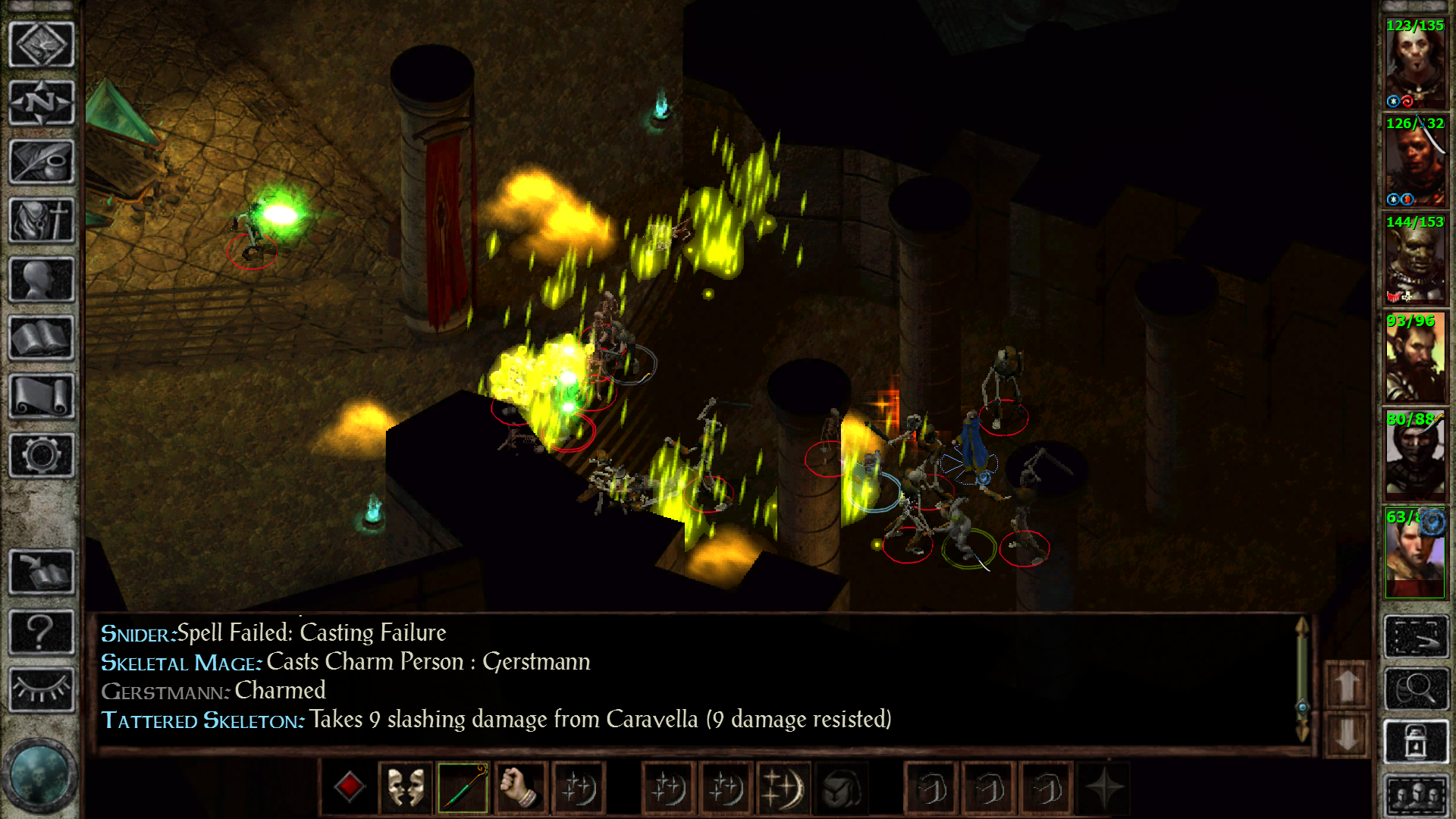Image resolution: width=1456 pixels, height=819 pixels.
Task: Click the quick save book button
Action: click(41, 571)
